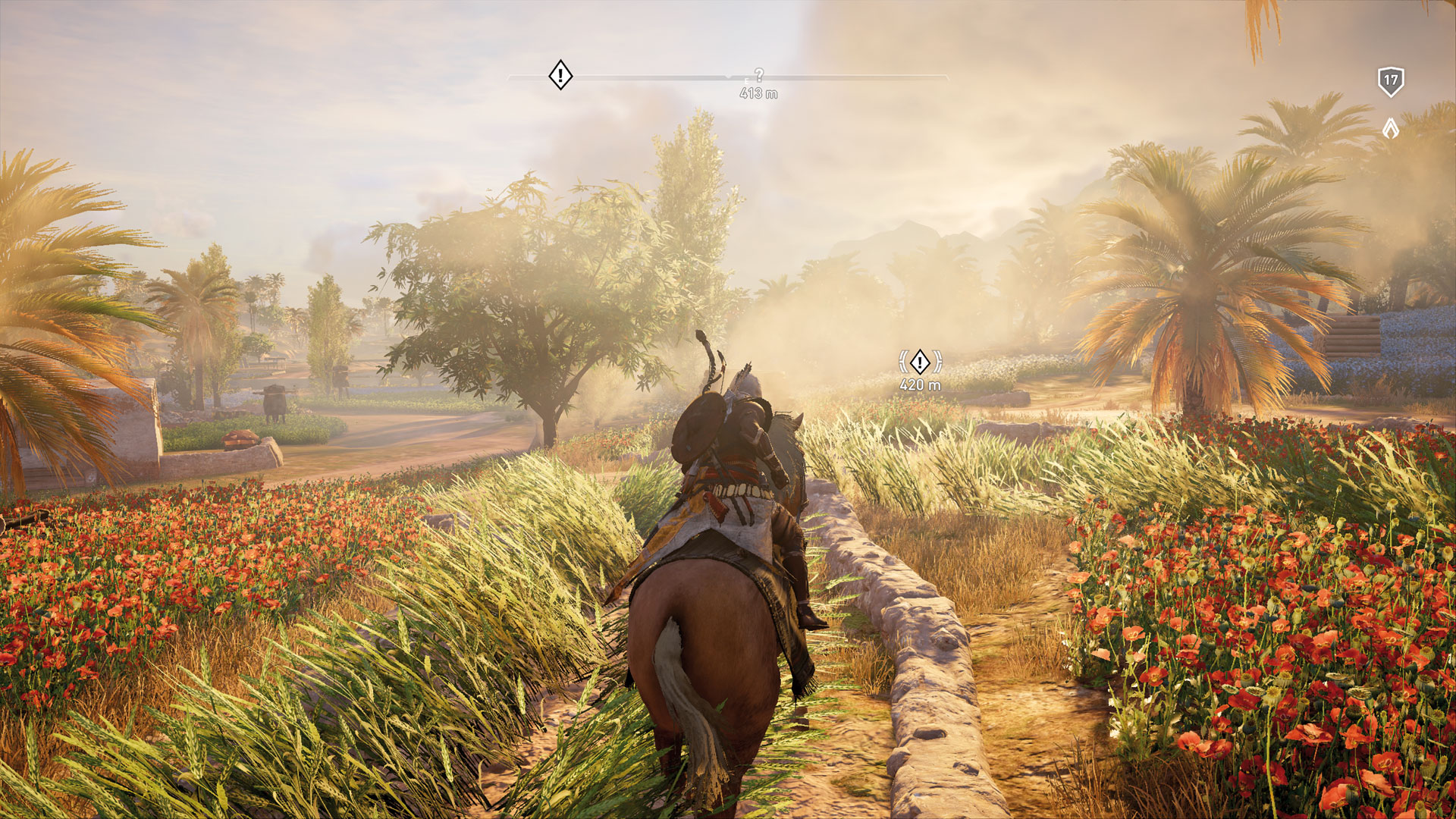Open the level 17 shield badge
The width and height of the screenshot is (1456, 819).
click(x=1390, y=81)
